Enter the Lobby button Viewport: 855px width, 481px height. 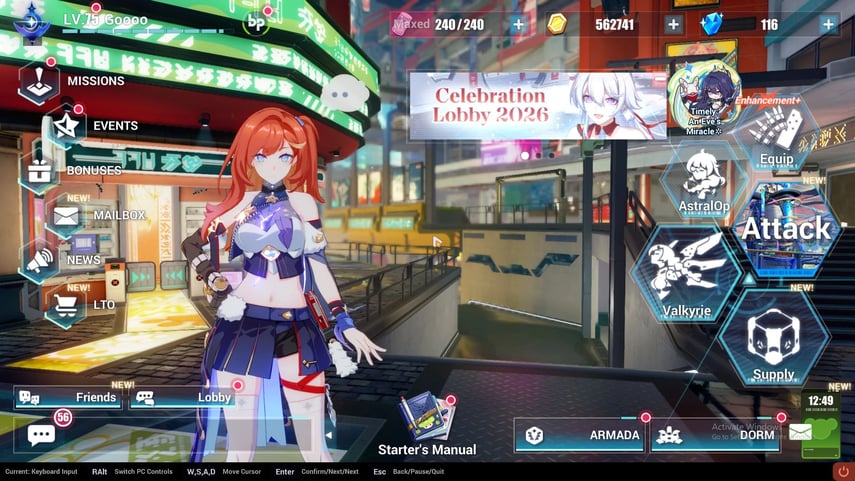pos(185,397)
